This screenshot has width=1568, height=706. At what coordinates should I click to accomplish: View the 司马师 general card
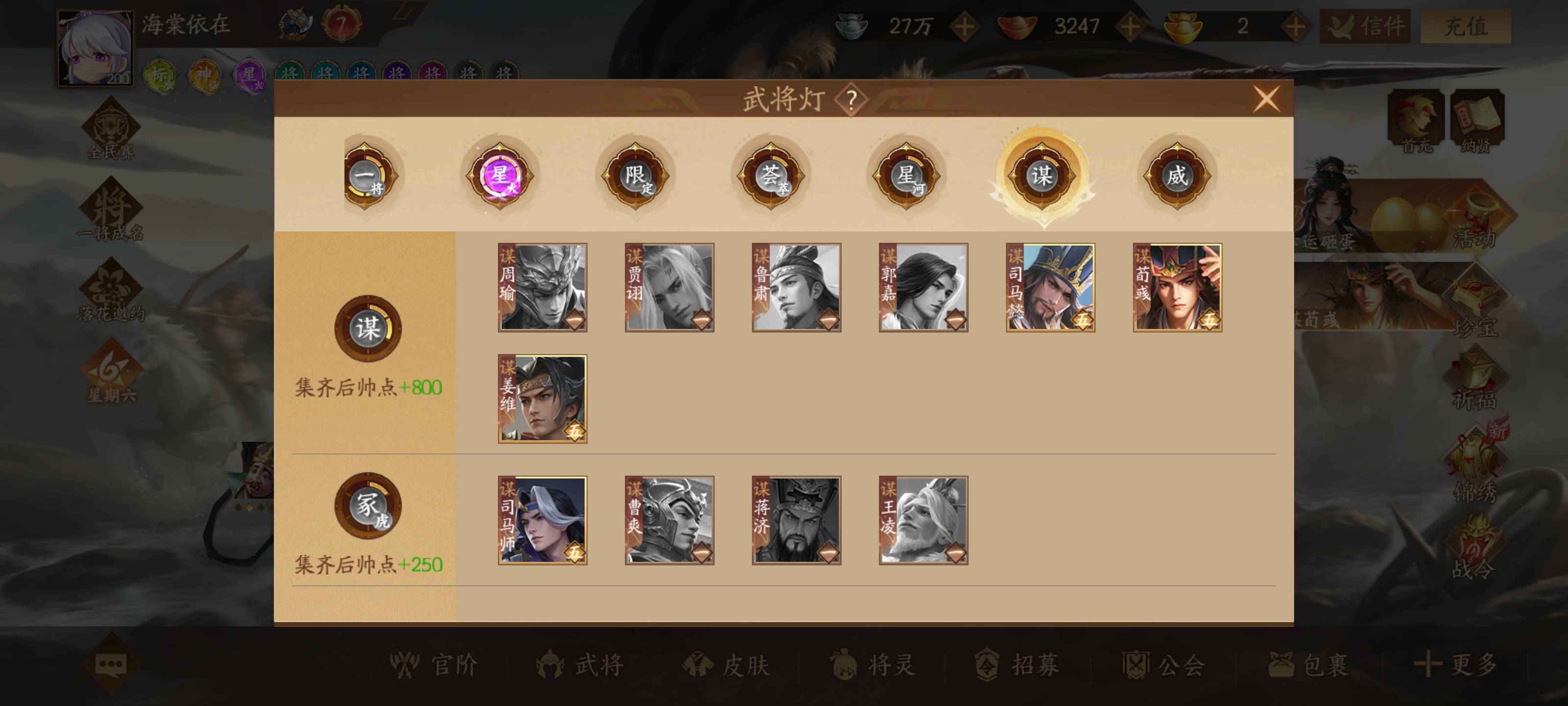[x=542, y=520]
